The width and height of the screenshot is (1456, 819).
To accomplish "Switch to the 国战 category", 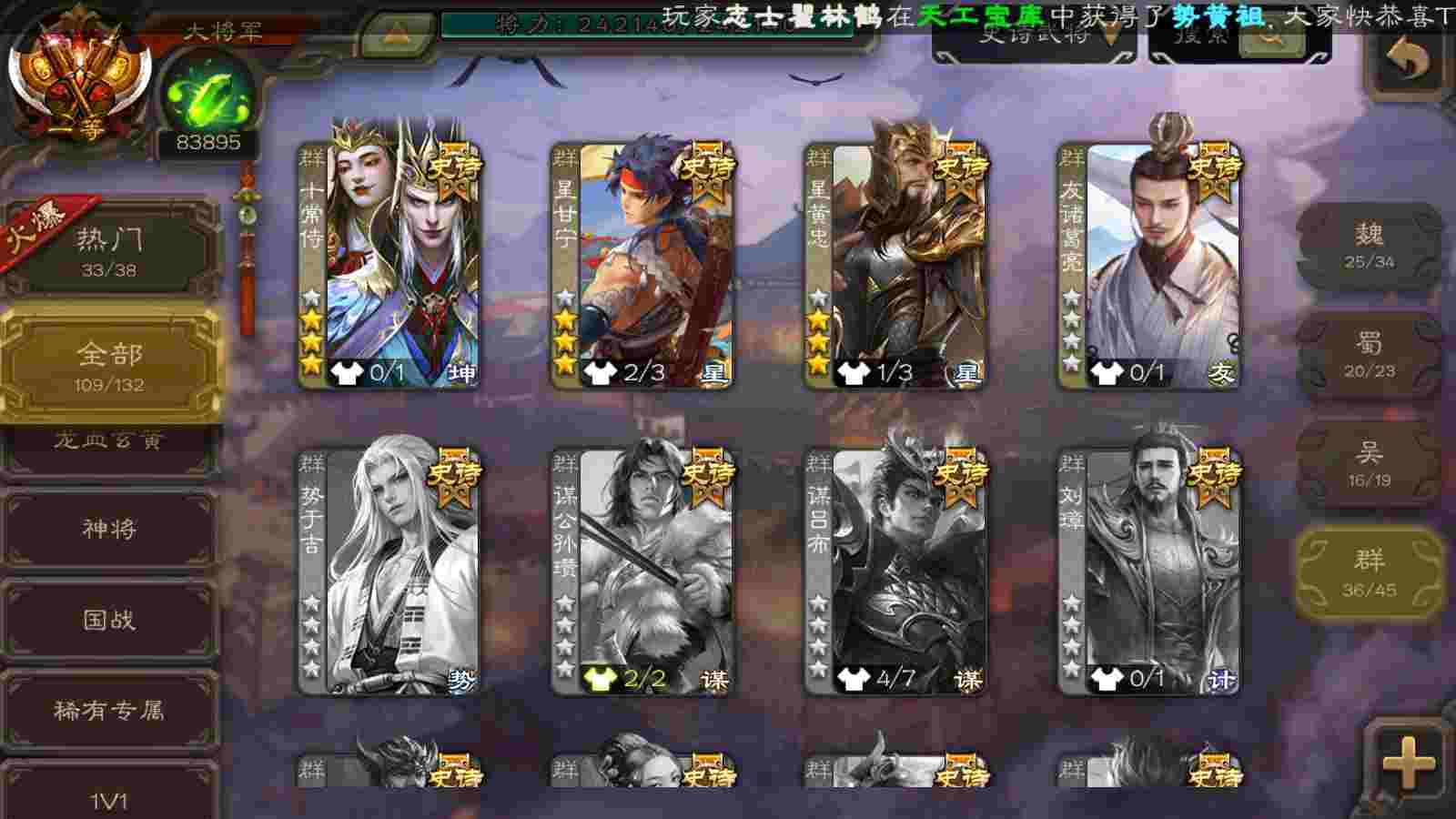I will [x=109, y=621].
